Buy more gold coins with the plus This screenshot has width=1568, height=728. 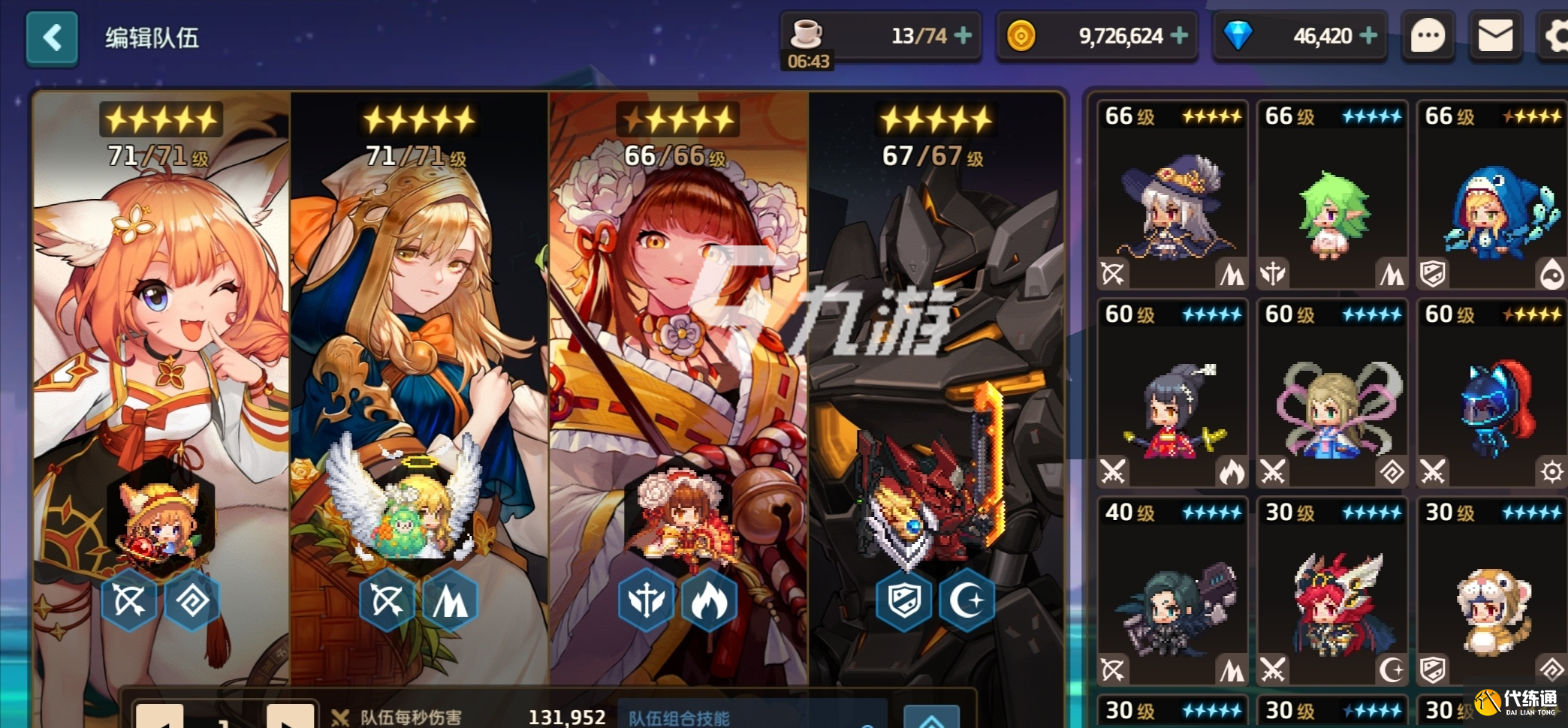click(1180, 35)
